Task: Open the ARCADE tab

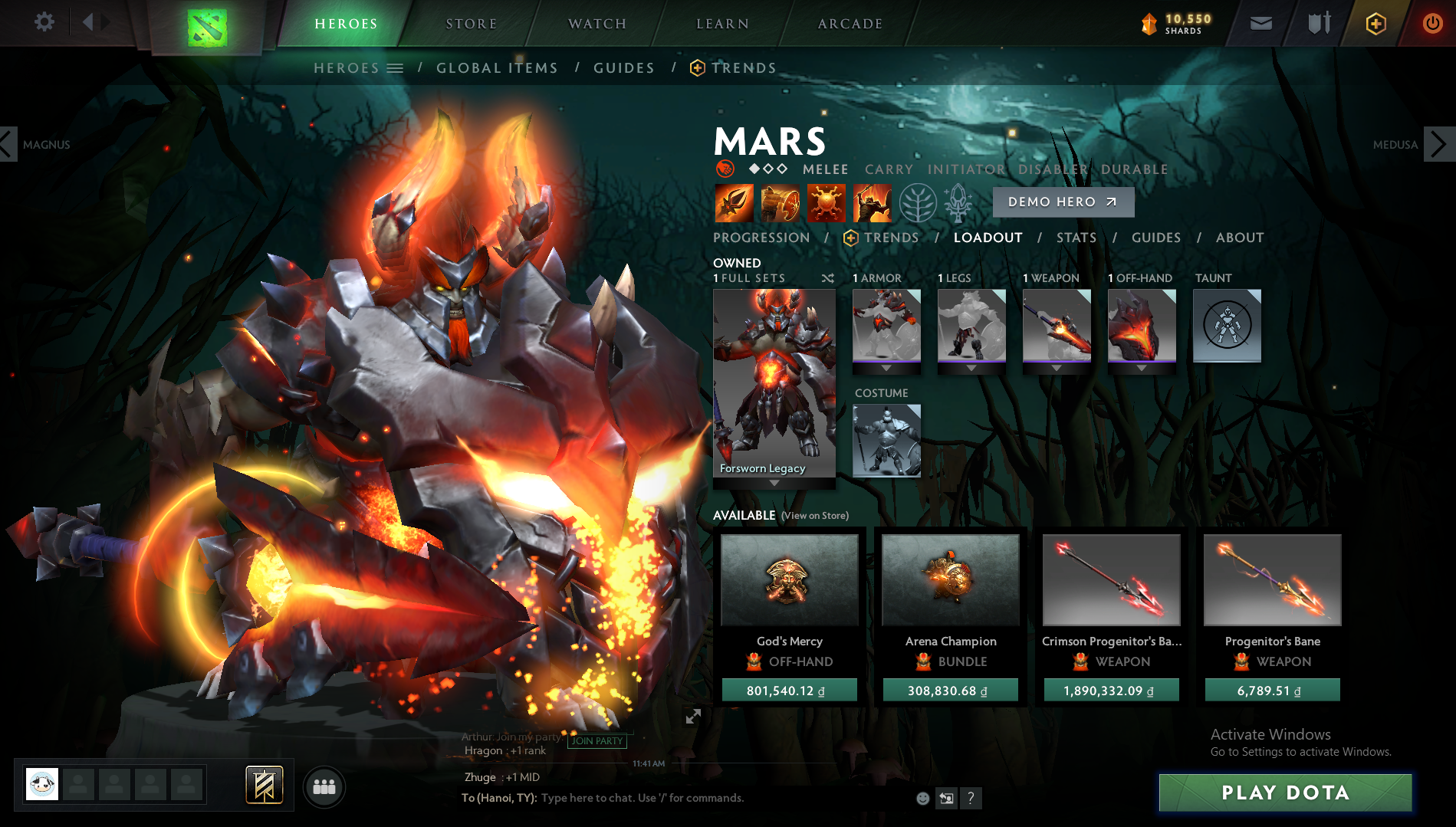Action: 850,23
